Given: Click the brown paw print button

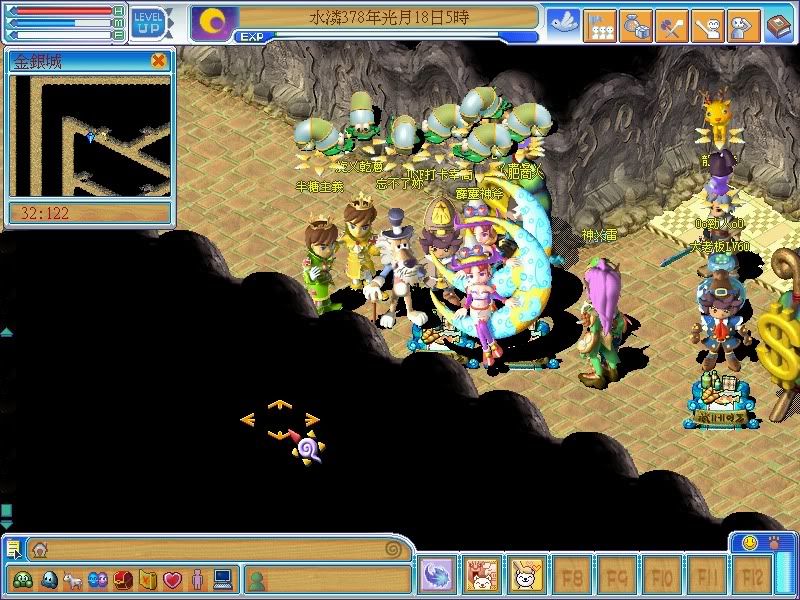Looking at the screenshot, I should [x=776, y=543].
